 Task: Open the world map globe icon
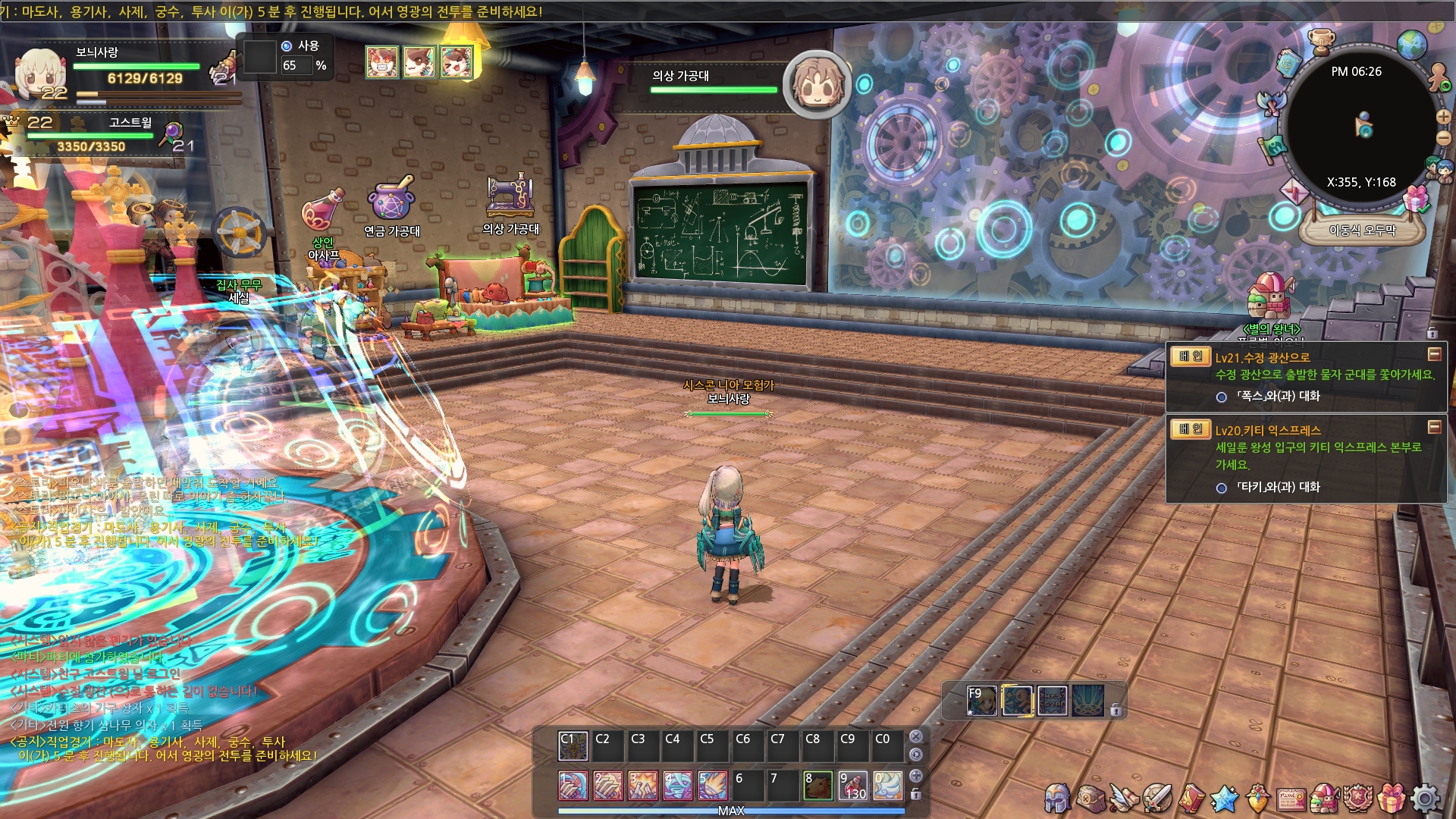(1411, 45)
